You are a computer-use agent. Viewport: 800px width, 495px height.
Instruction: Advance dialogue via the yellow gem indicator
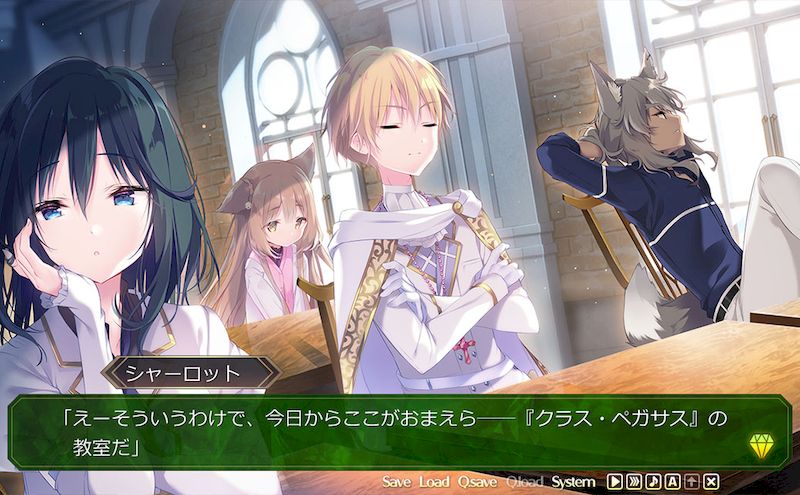click(x=760, y=446)
